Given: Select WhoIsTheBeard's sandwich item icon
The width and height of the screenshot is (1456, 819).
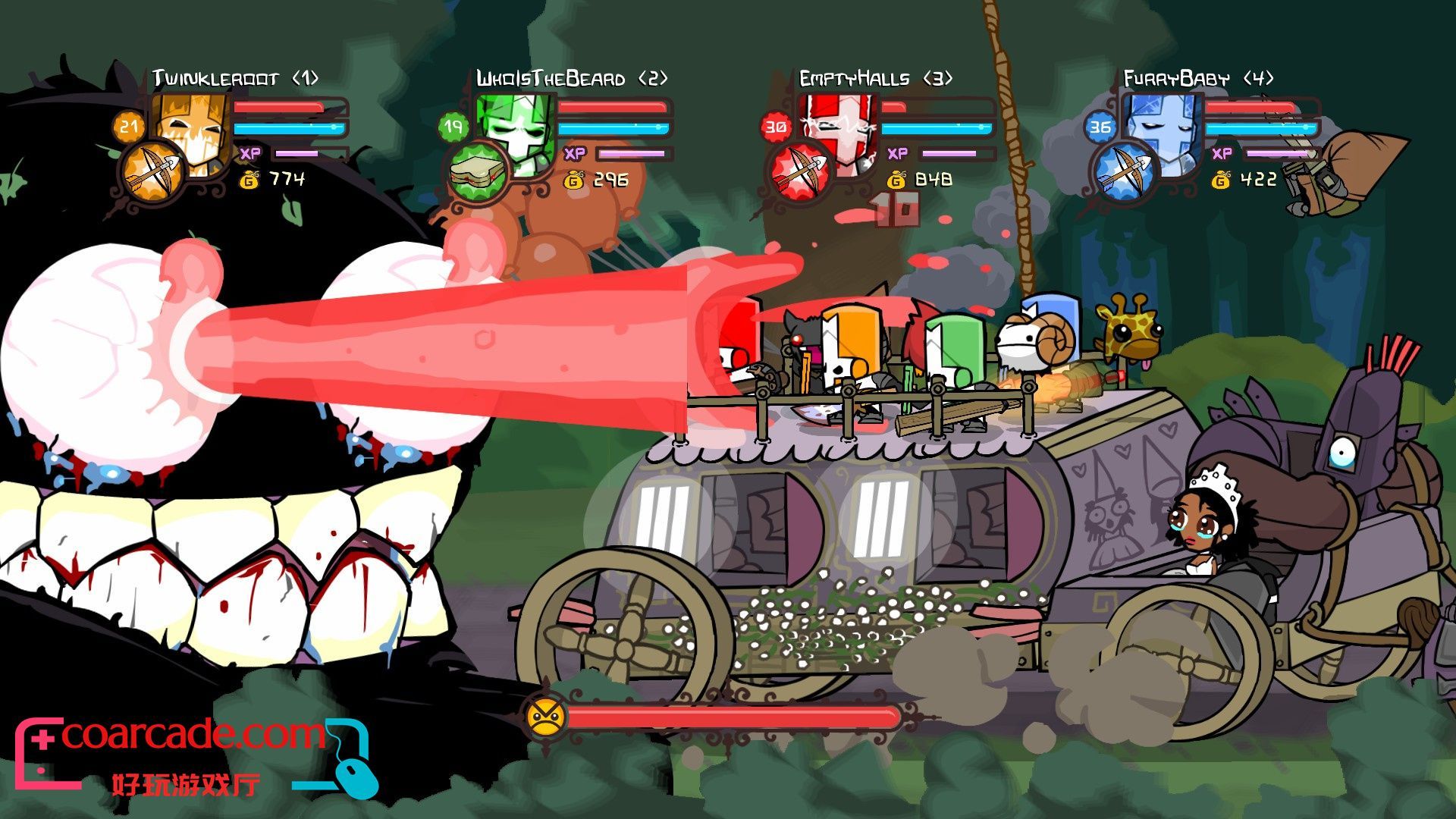Looking at the screenshot, I should pos(476,172).
